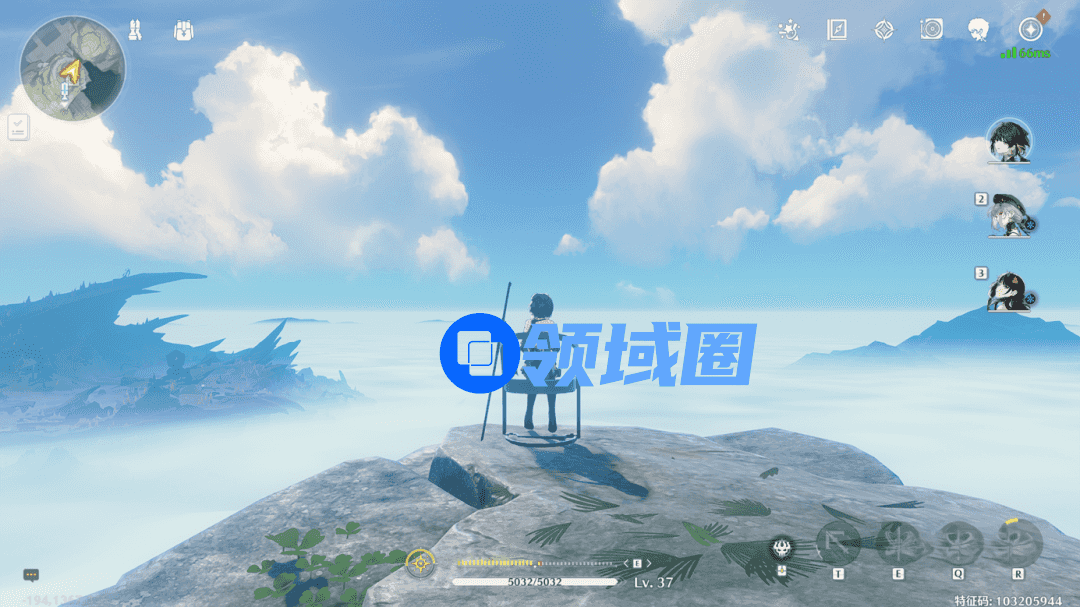Activate the Resonance Skill icon labeled E
The height and width of the screenshot is (607, 1080).
pyautogui.click(x=897, y=544)
